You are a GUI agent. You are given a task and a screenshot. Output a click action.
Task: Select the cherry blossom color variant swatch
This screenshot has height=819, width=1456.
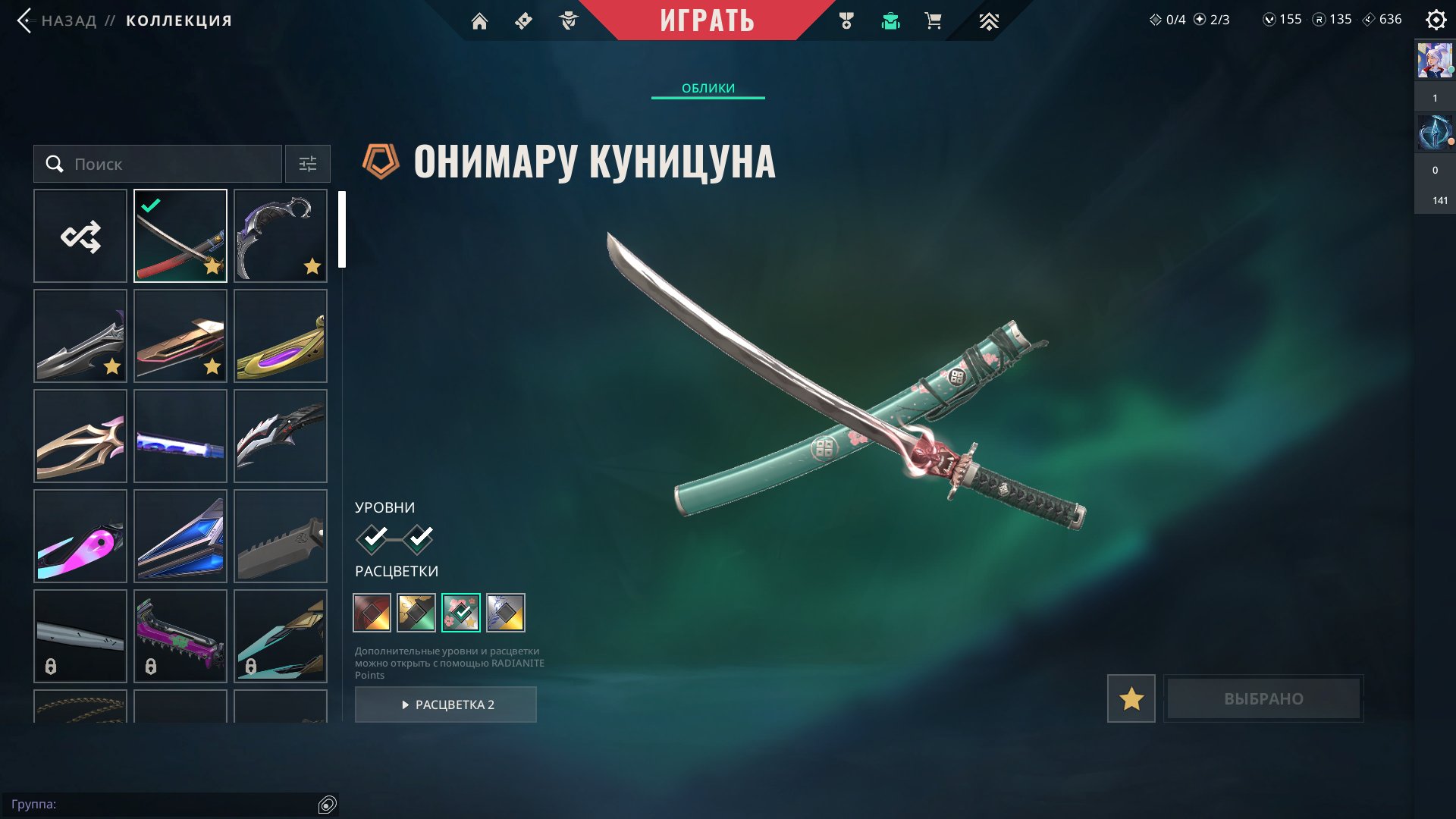coord(463,613)
